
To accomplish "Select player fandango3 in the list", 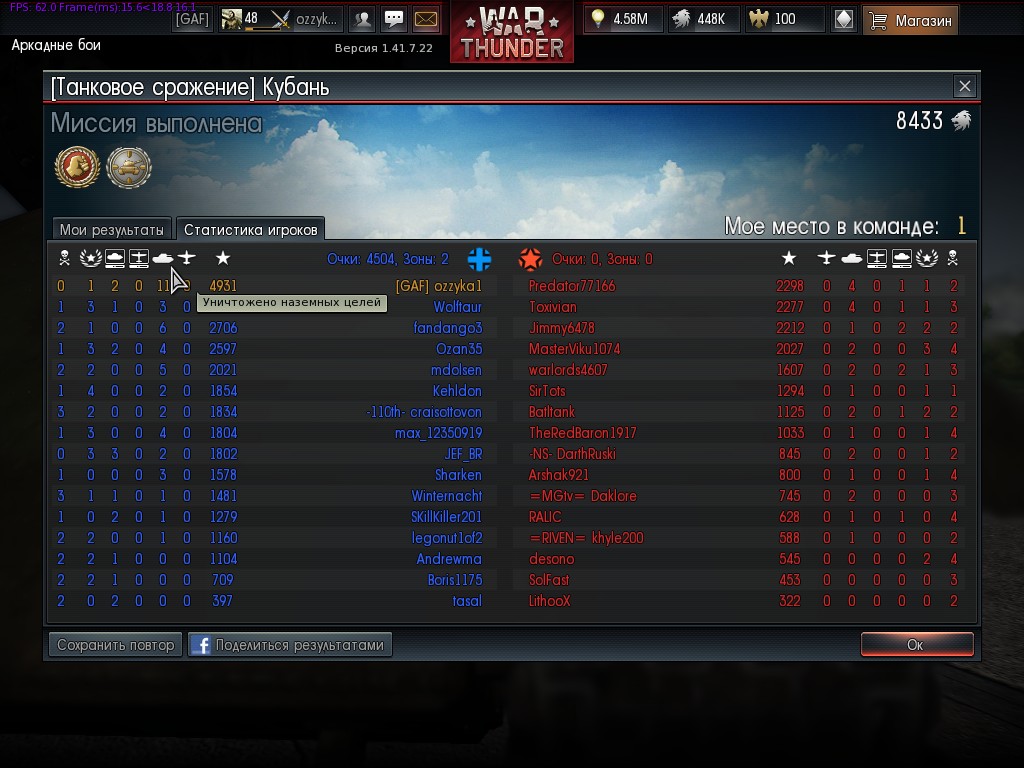I will (x=448, y=328).
